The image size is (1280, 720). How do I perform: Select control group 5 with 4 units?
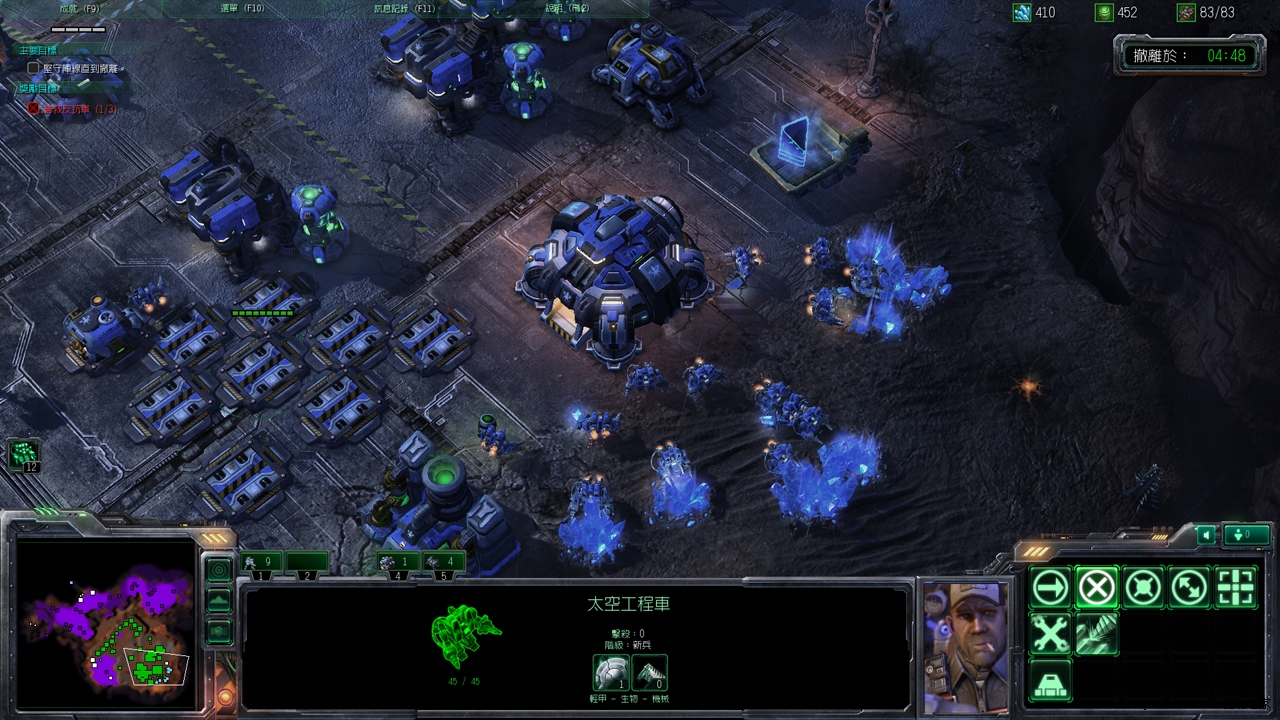point(443,563)
